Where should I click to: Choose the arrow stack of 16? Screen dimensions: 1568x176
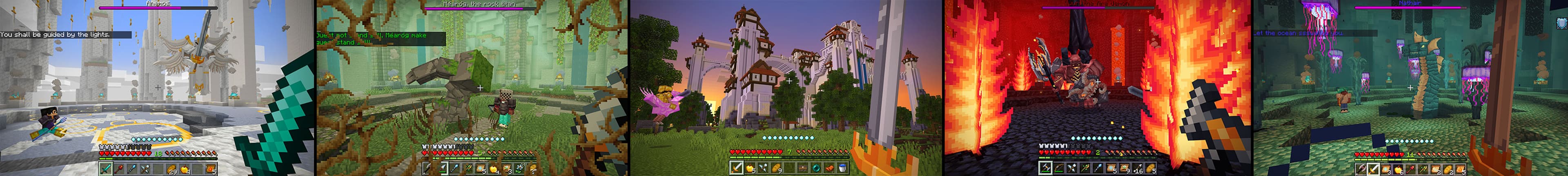(x=1138, y=168)
